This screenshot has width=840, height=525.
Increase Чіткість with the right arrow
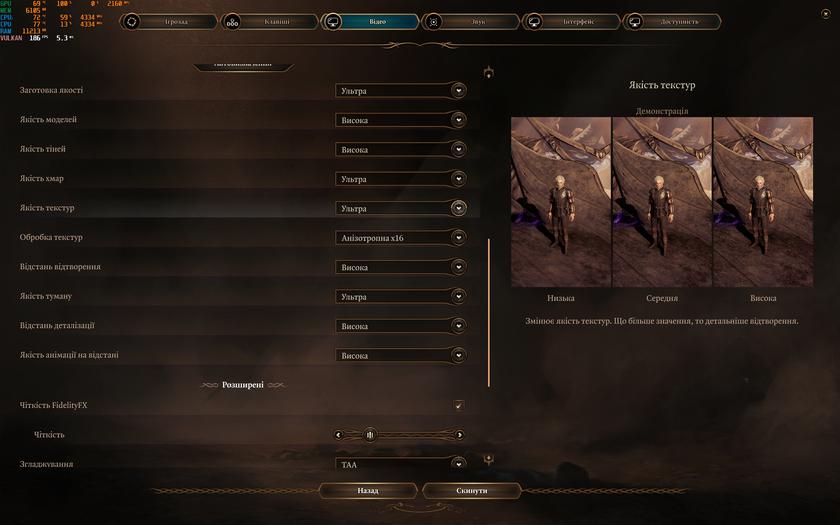tap(460, 435)
